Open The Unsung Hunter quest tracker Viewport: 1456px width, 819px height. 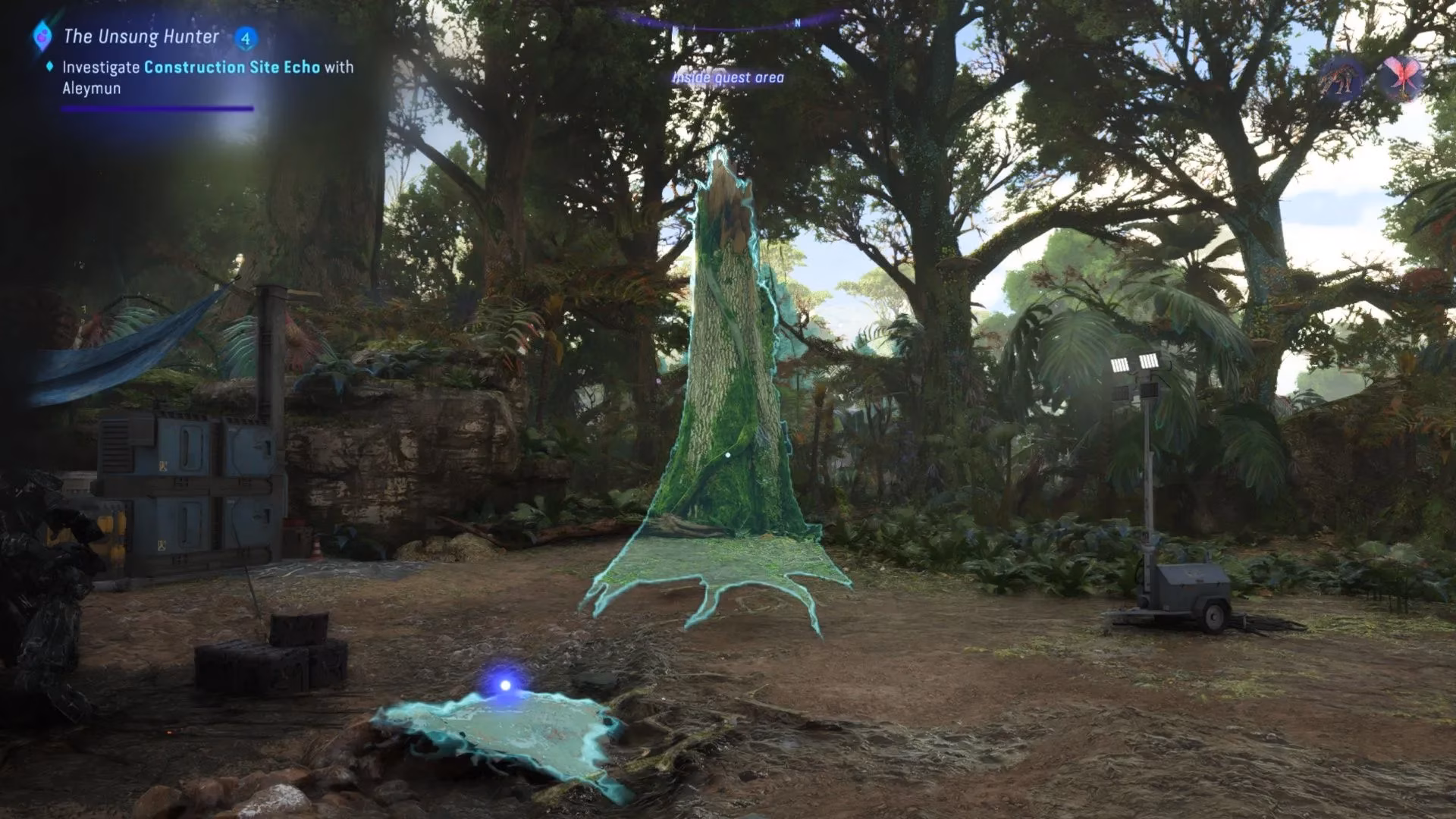pos(141,36)
